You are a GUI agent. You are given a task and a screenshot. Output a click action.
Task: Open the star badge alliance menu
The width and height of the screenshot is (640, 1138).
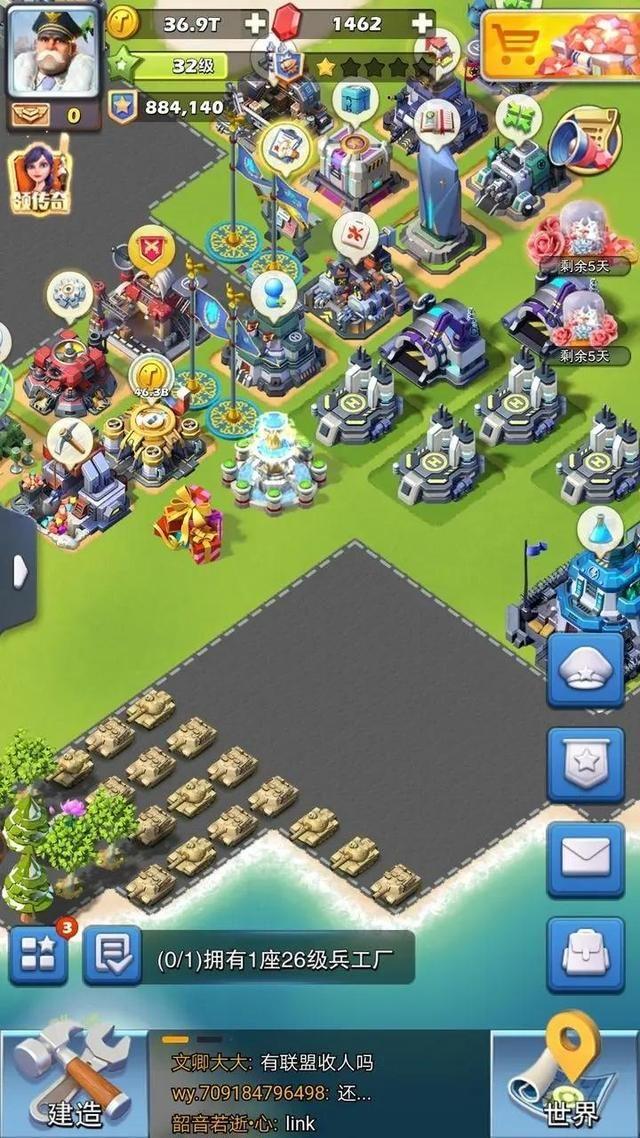click(586, 765)
